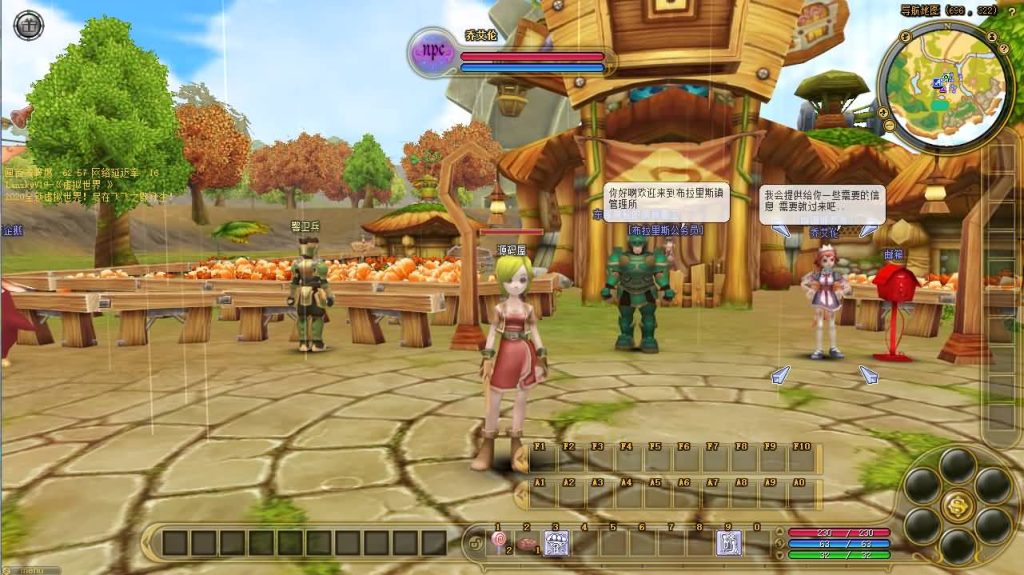Screen dimensions: 1024x575
Task: Collapse the A-key shortcut bar arrow
Action: [x=520, y=494]
